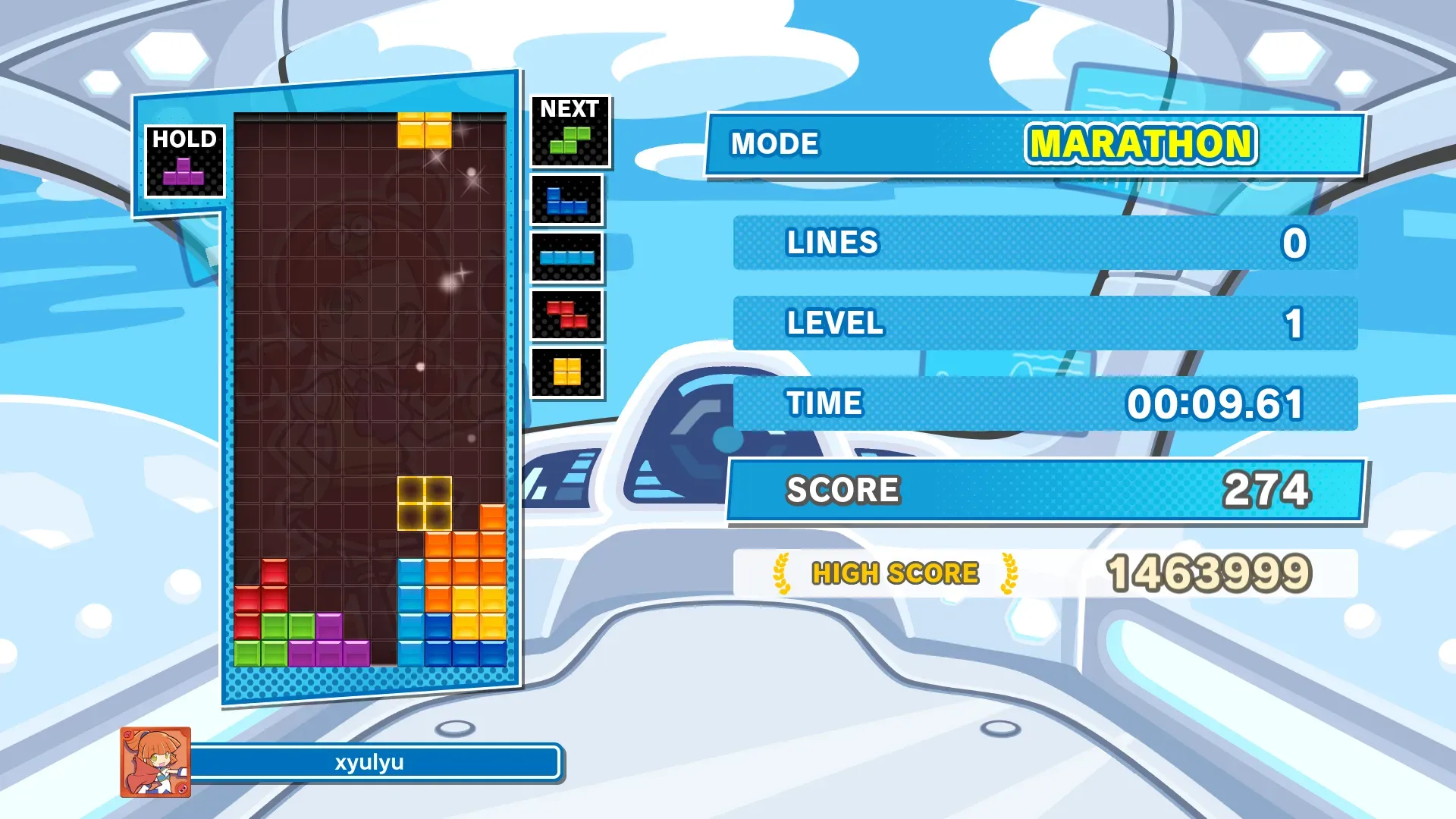Viewport: 1456px width, 819px height.
Task: Click the red Z-piece in the next queue
Action: coord(566,315)
